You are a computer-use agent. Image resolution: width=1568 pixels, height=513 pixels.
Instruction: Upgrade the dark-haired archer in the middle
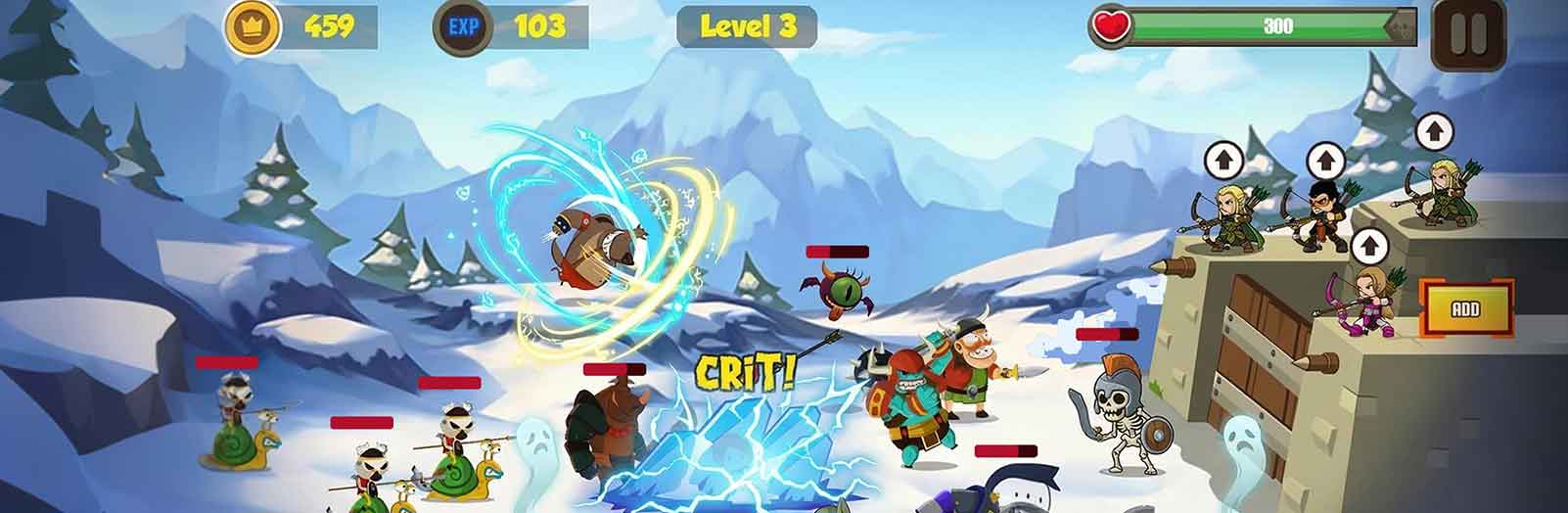point(1323,159)
